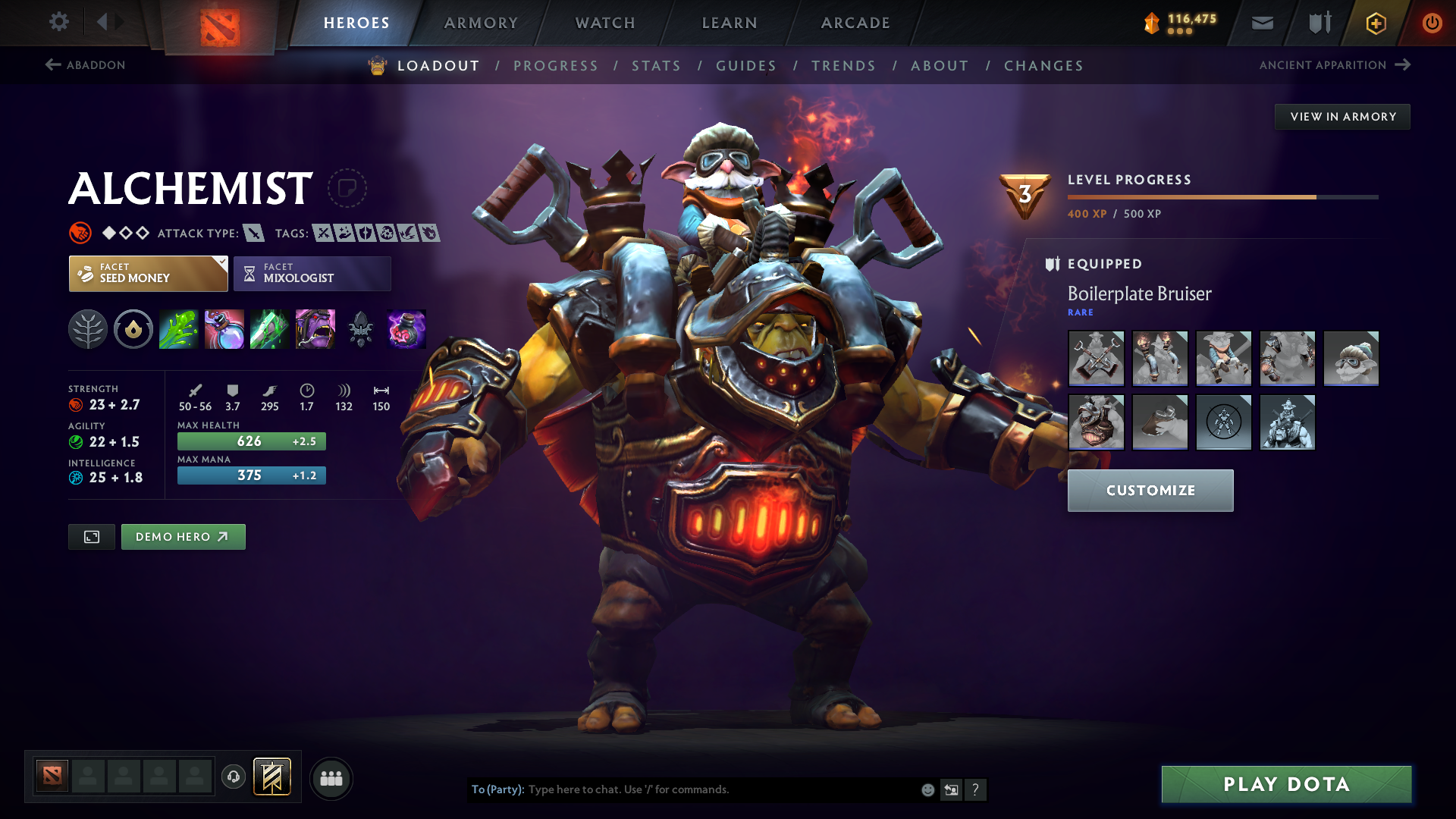This screenshot has width=1456, height=819.
Task: Open the innate ability icon beside talents
Action: point(133,328)
